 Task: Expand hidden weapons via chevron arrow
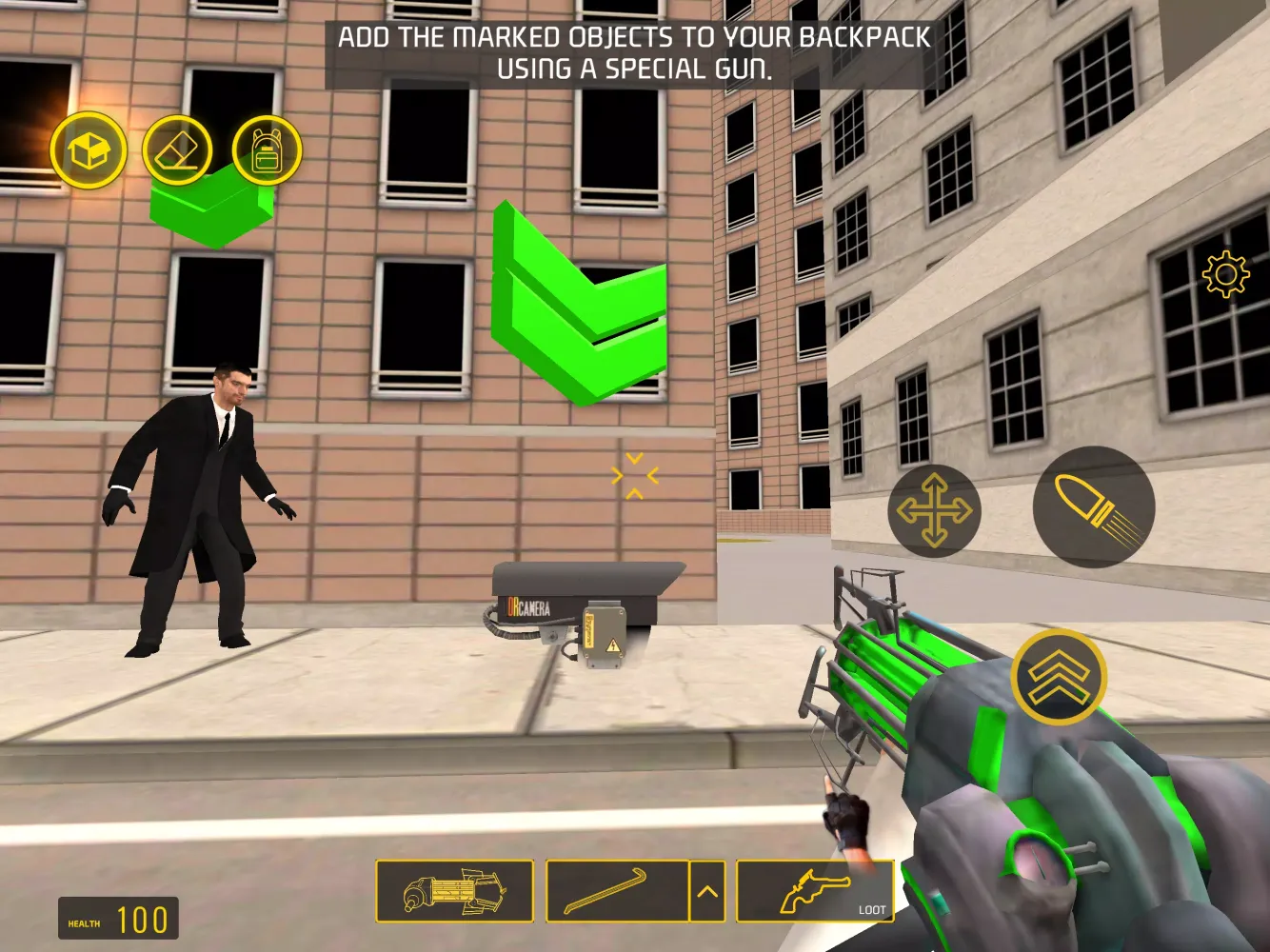click(x=706, y=893)
